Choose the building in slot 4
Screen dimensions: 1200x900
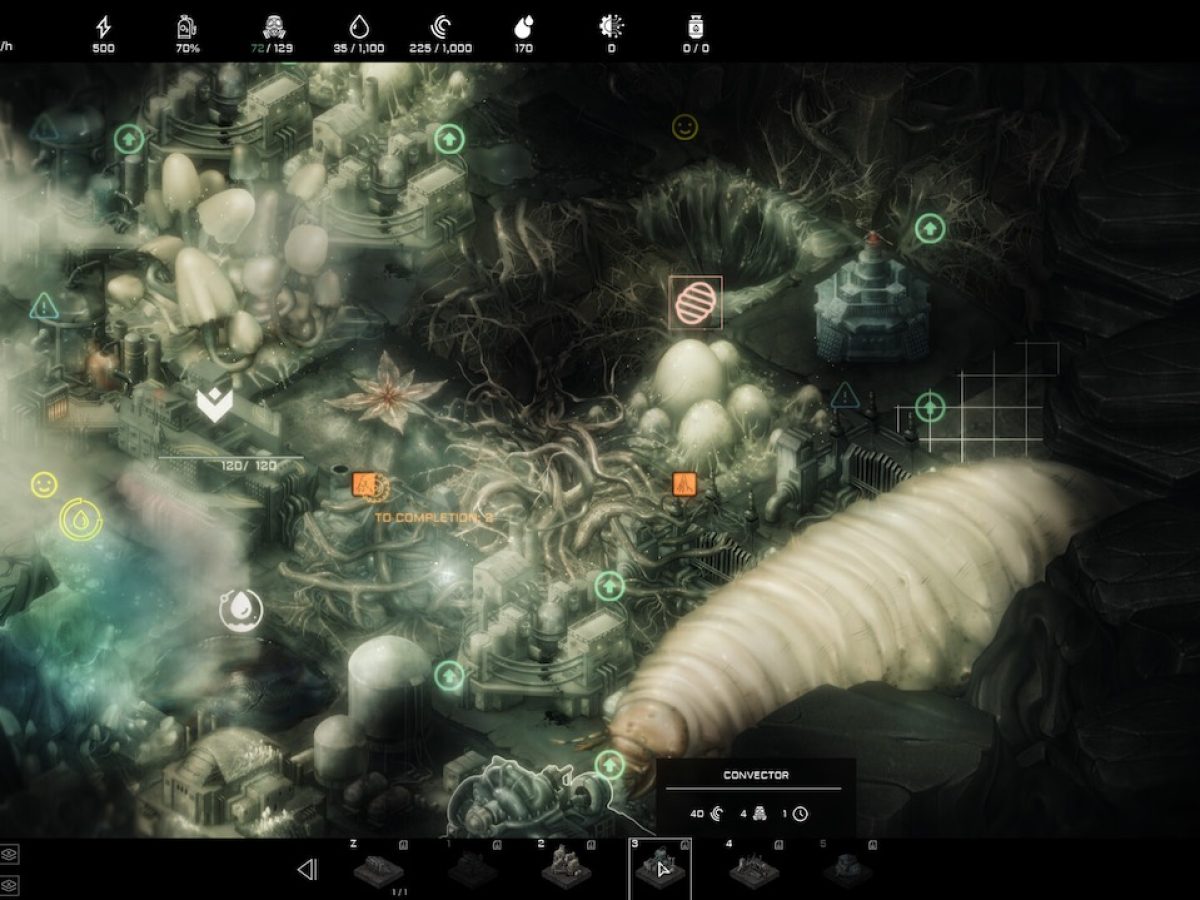click(x=754, y=868)
